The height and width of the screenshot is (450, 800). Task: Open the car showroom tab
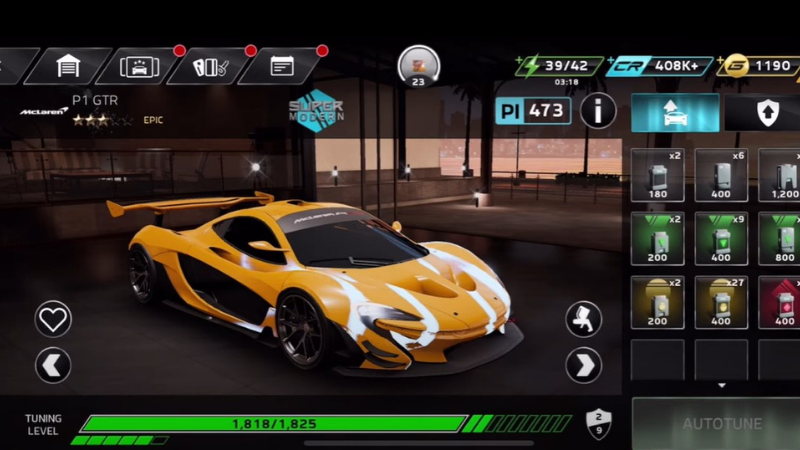click(x=139, y=66)
